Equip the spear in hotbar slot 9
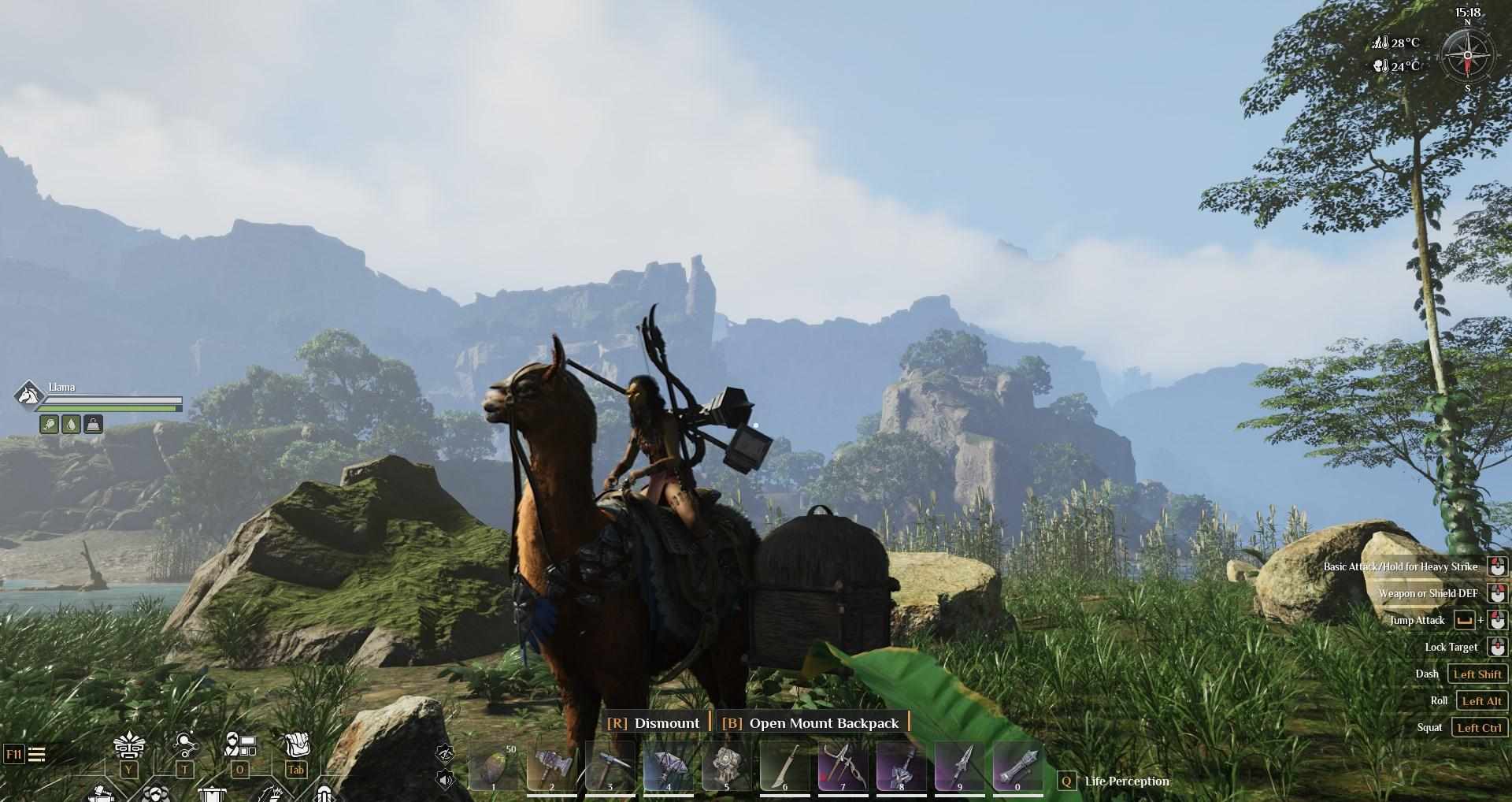Image resolution: width=1512 pixels, height=802 pixels. 959,767
